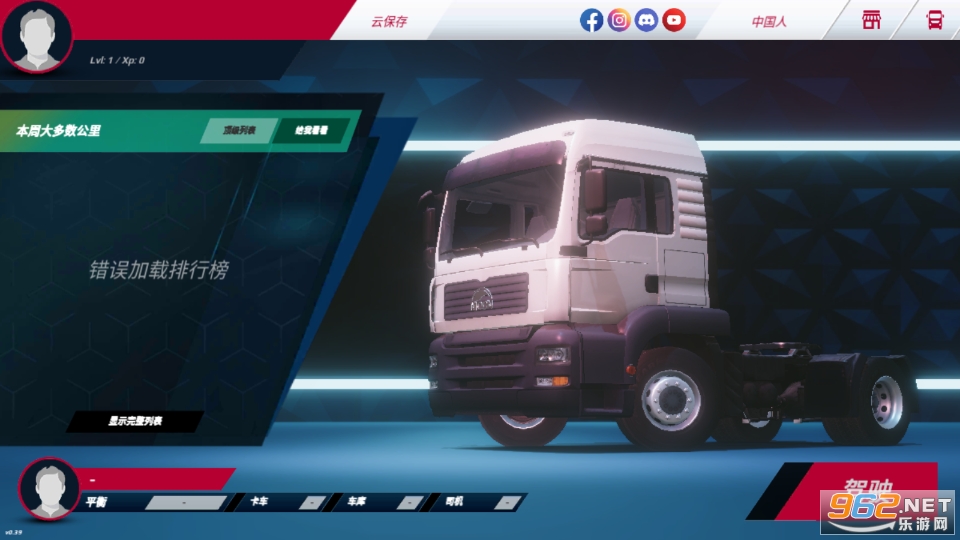Open the YouTube channel icon
The height and width of the screenshot is (540, 960).
(674, 20)
